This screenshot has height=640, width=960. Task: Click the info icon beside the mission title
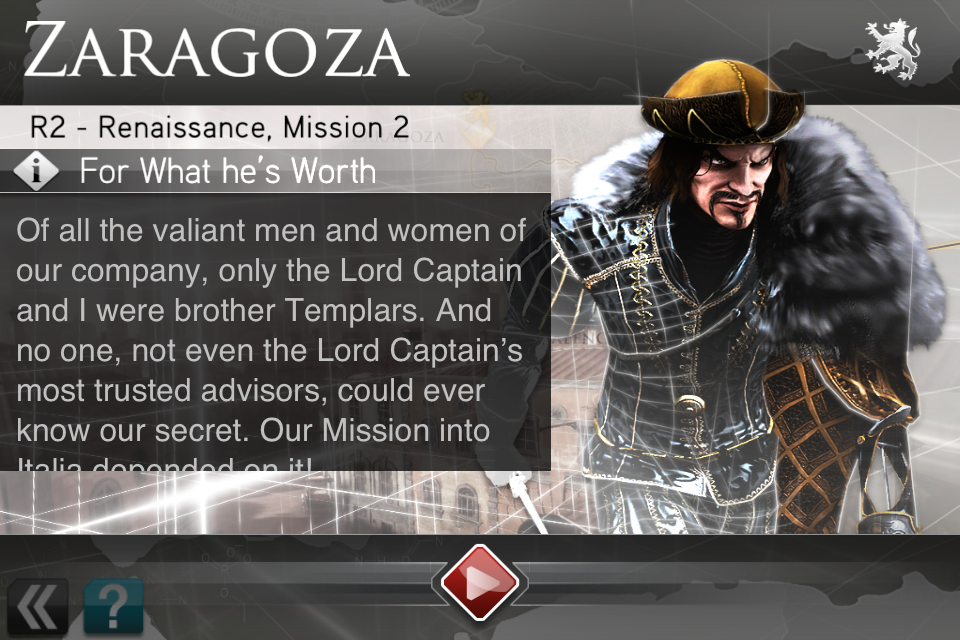click(38, 171)
